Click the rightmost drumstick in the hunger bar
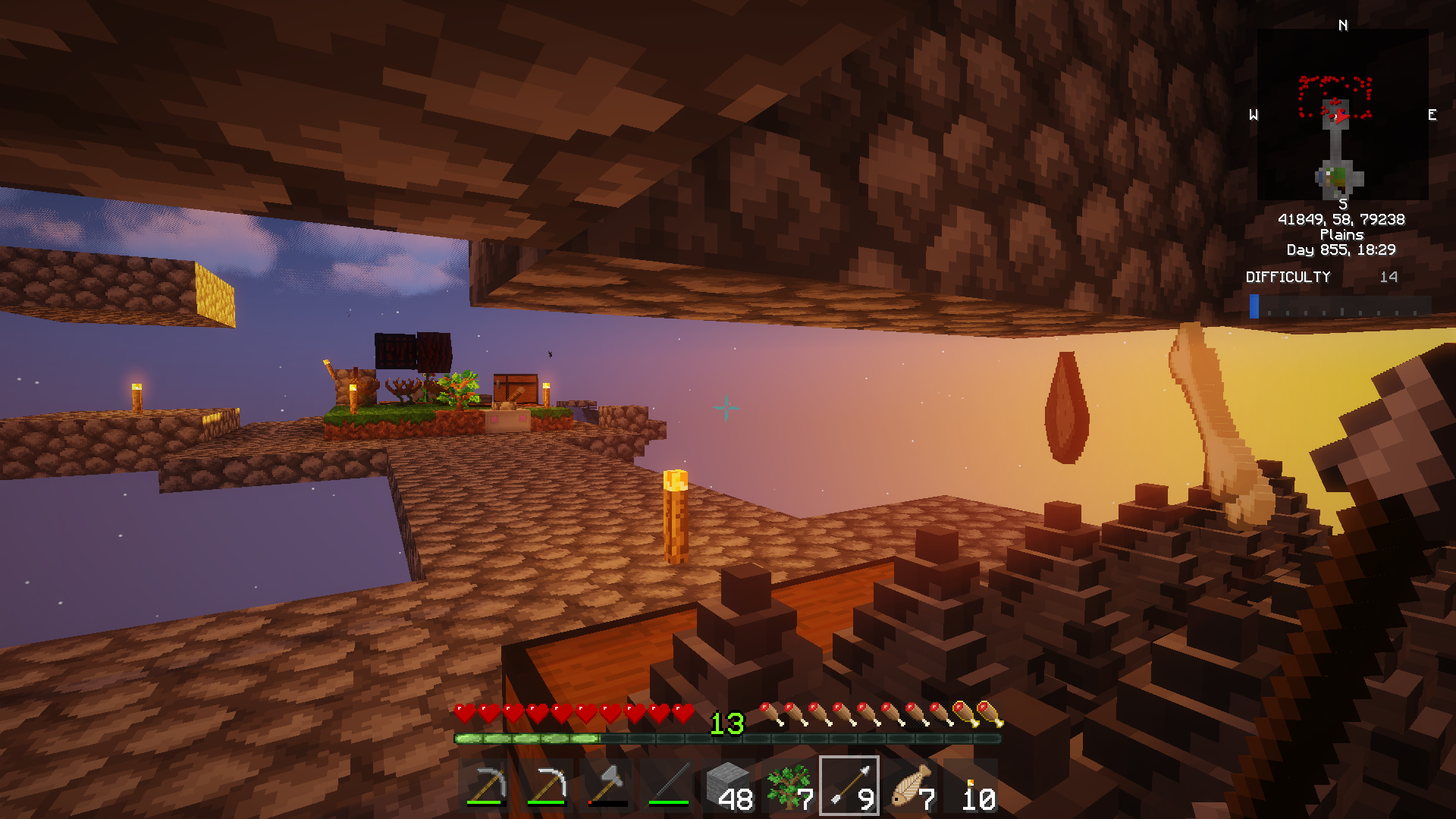Screen dimensions: 1456x819 tap(986, 714)
